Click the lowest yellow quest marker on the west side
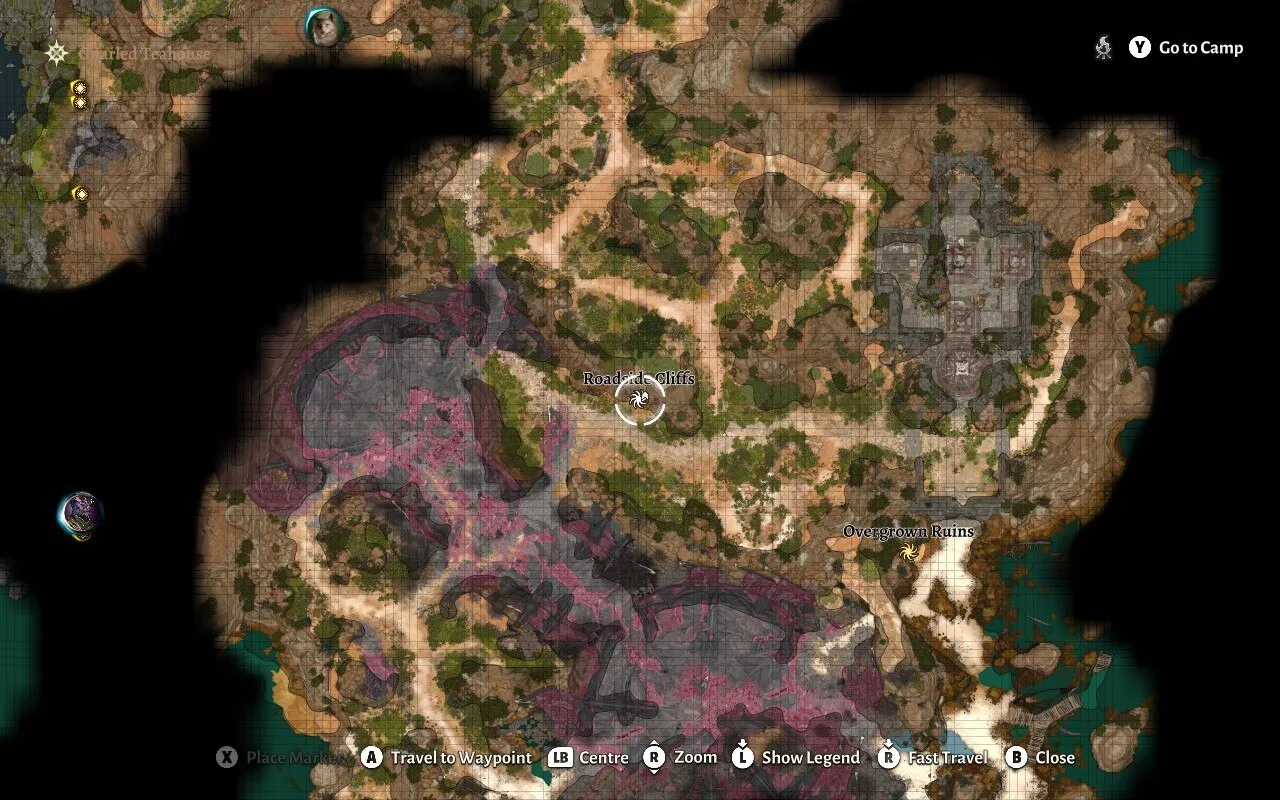Viewport: 1280px width, 800px height. click(x=82, y=192)
